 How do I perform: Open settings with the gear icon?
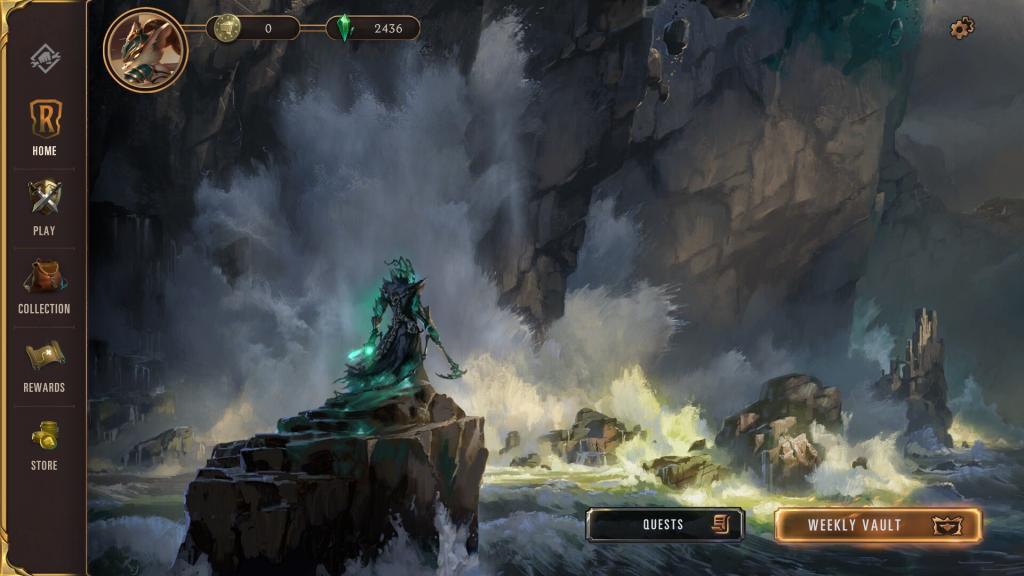point(962,28)
